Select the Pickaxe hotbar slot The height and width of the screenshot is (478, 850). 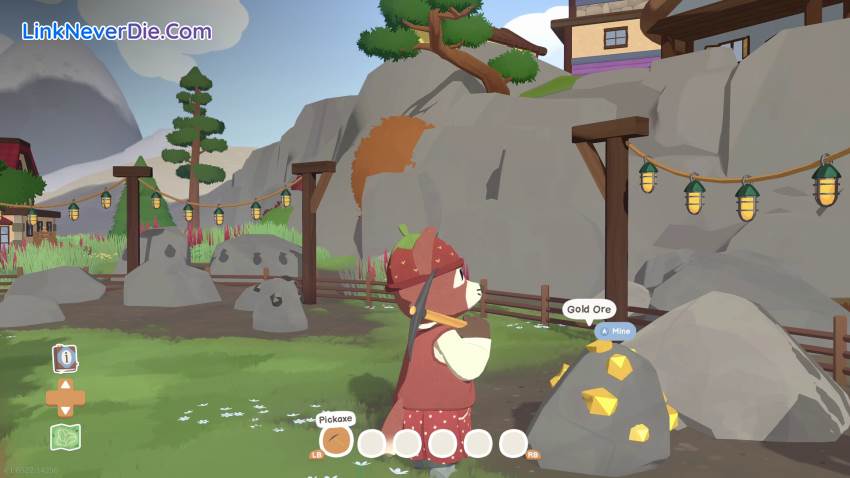336,441
